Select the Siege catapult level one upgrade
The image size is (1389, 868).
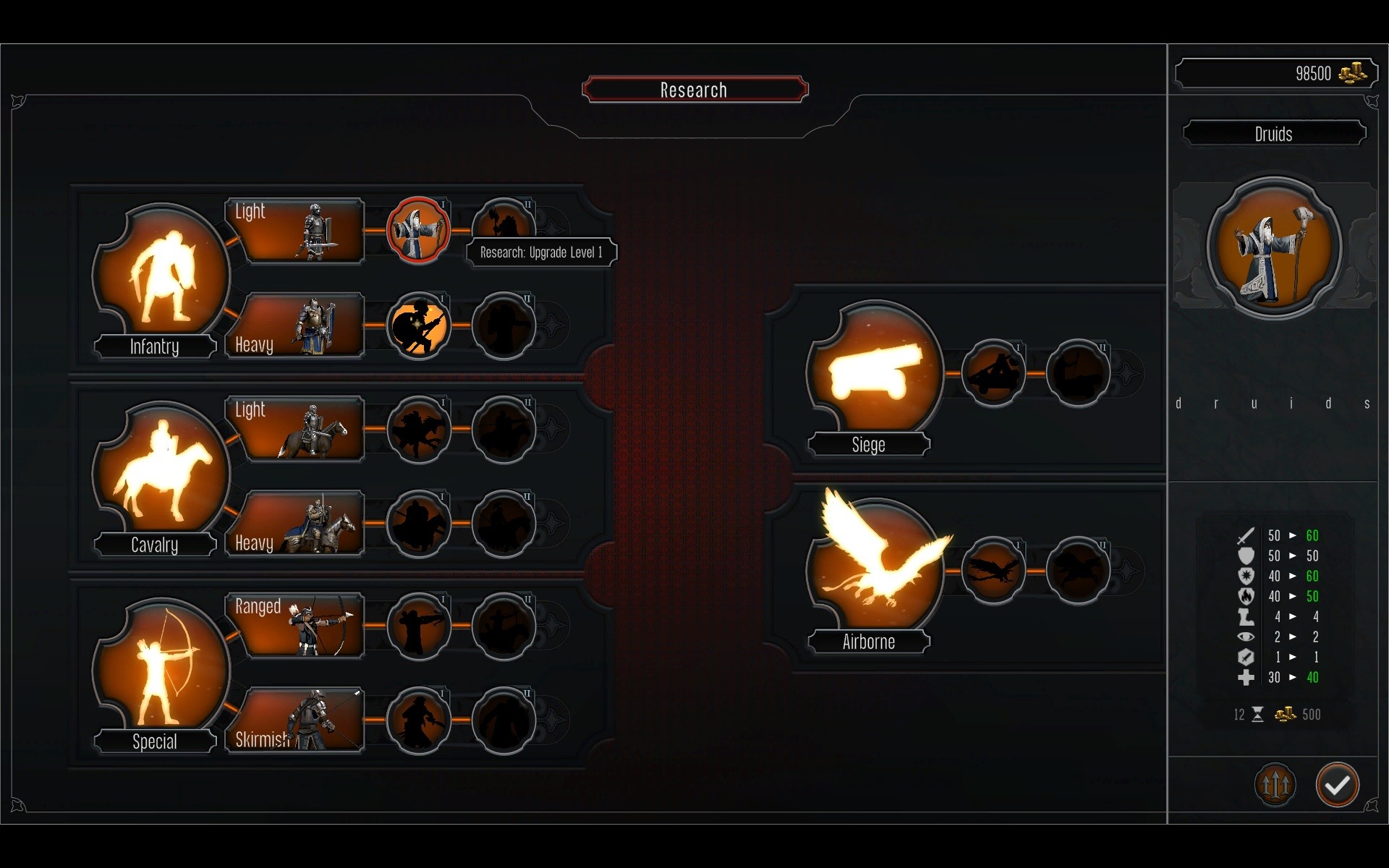coord(993,373)
